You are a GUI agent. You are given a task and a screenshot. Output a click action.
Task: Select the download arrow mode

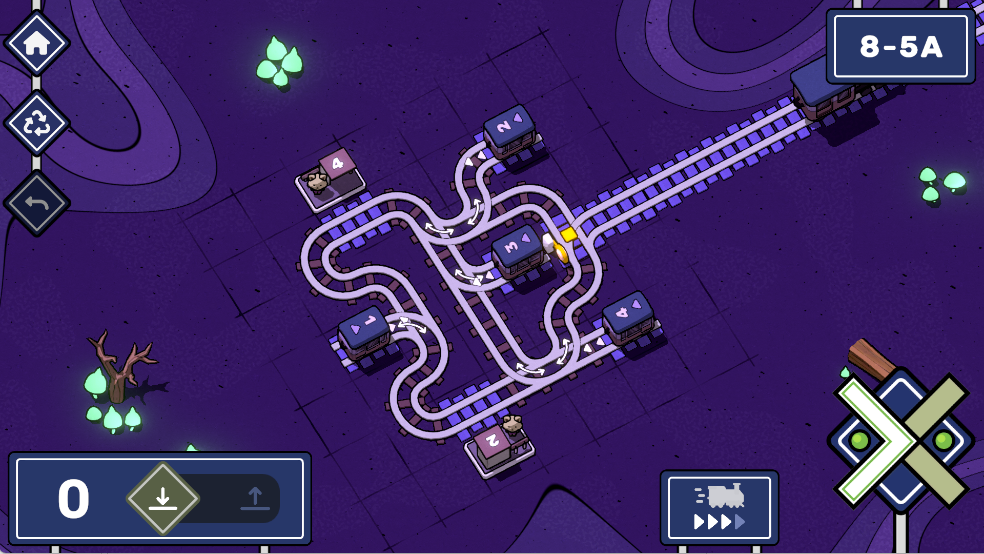[163, 498]
